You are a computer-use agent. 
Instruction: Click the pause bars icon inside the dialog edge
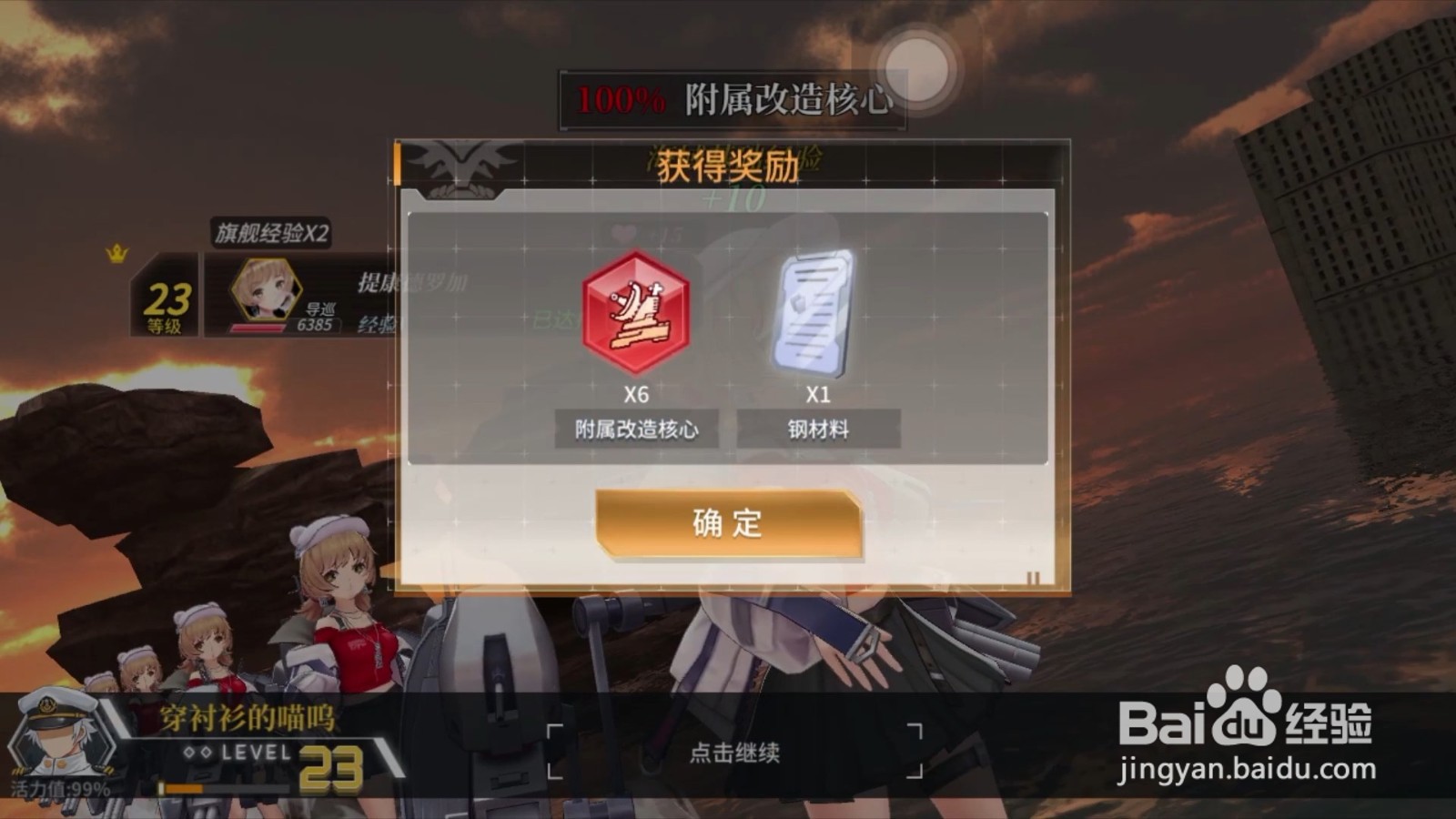(x=1034, y=577)
